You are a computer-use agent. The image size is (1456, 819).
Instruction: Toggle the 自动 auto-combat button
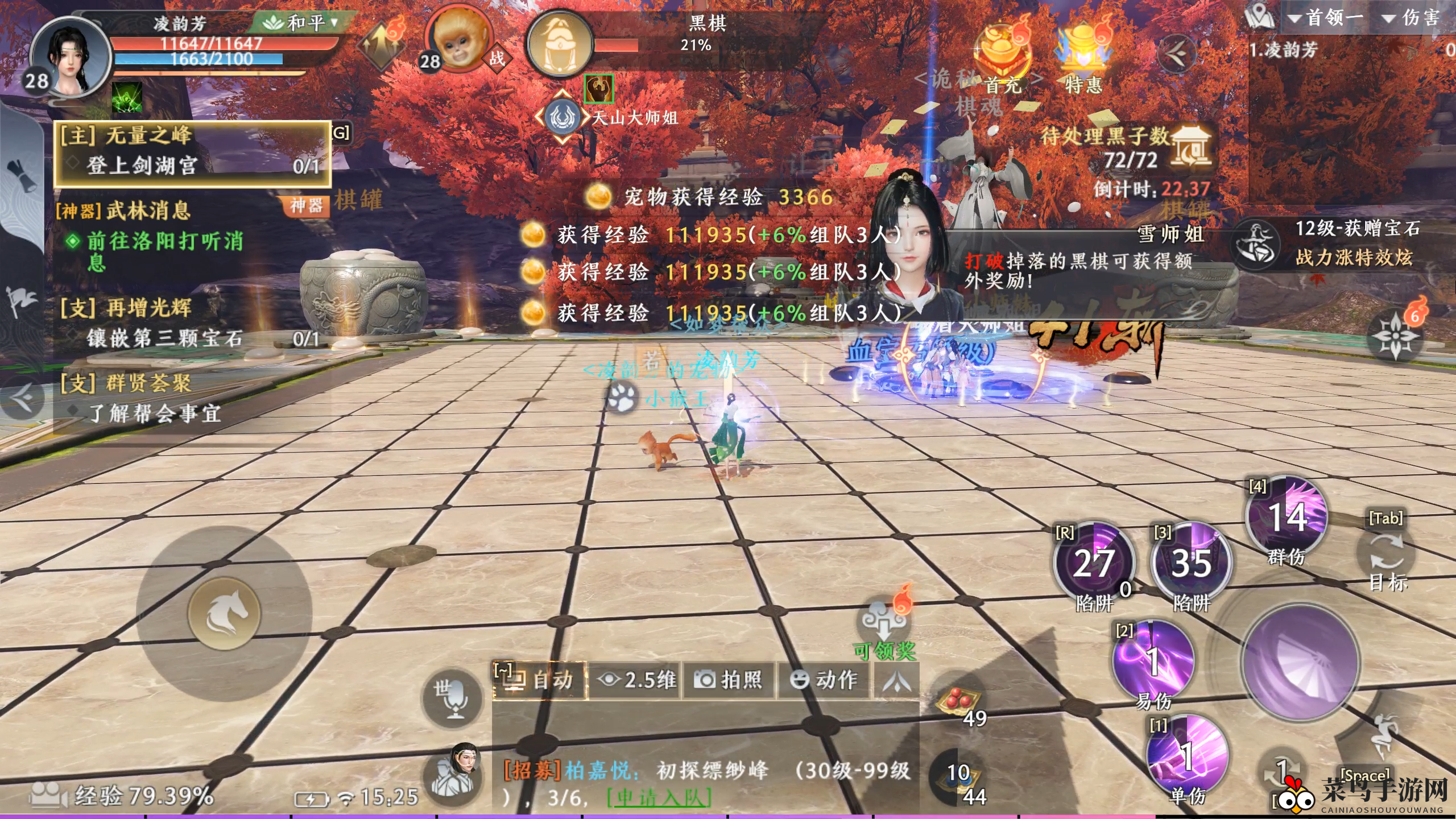click(539, 680)
